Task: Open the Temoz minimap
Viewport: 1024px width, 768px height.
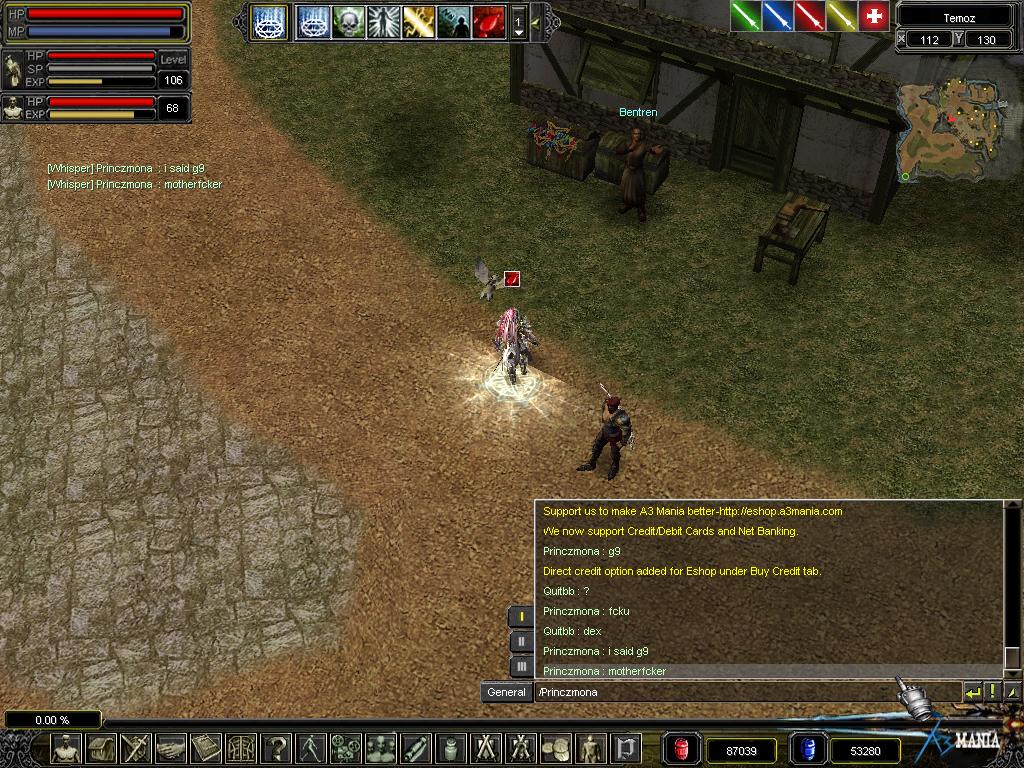Action: pyautogui.click(x=947, y=128)
